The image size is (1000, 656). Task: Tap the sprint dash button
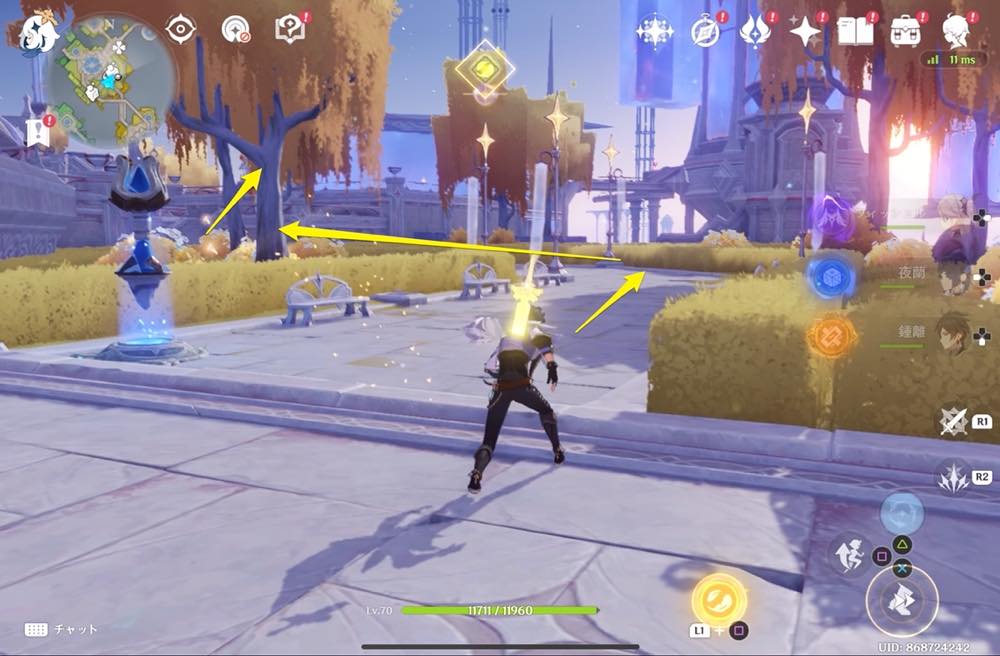pyautogui.click(x=848, y=553)
